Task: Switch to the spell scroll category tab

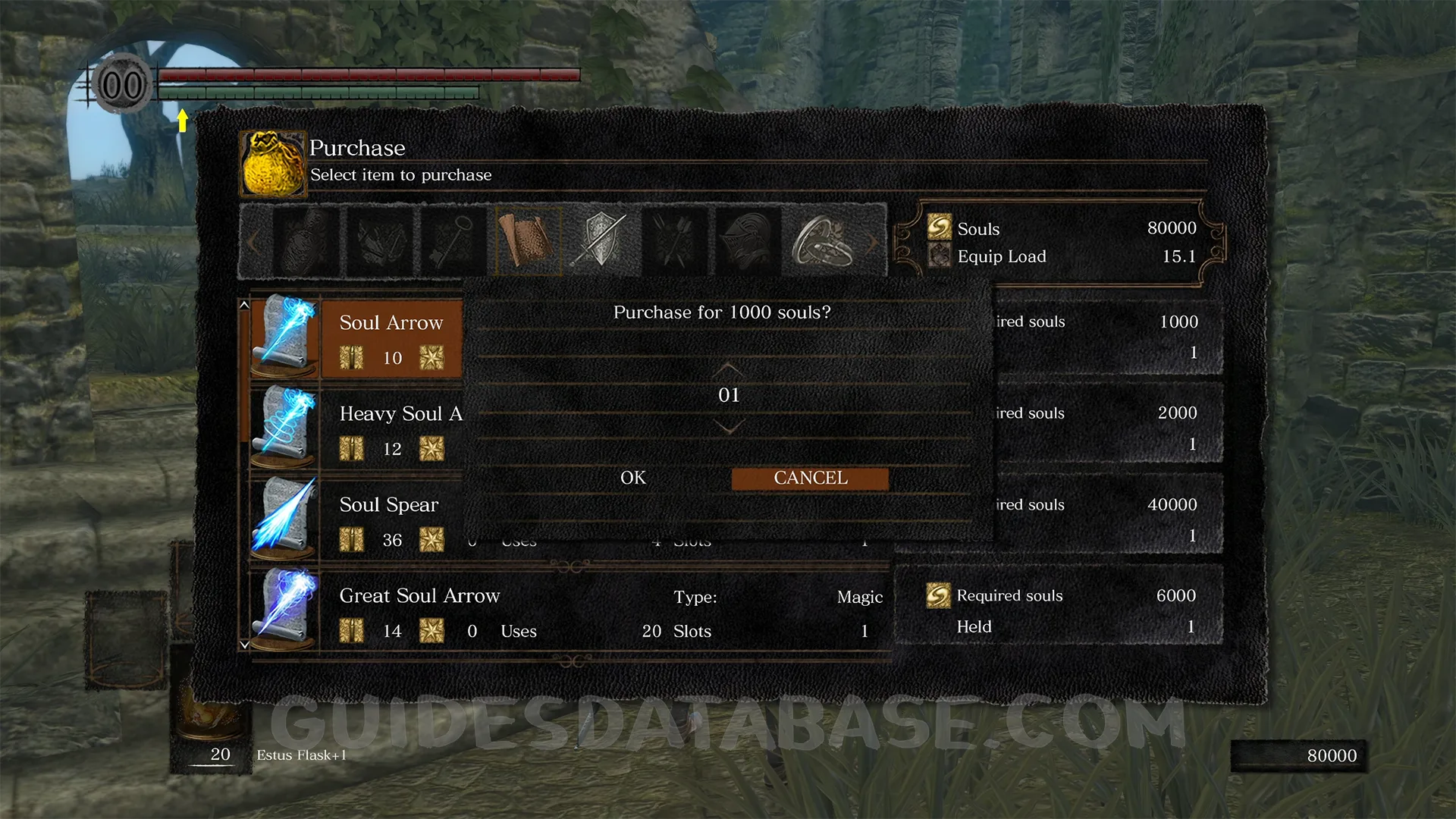Action: (528, 241)
